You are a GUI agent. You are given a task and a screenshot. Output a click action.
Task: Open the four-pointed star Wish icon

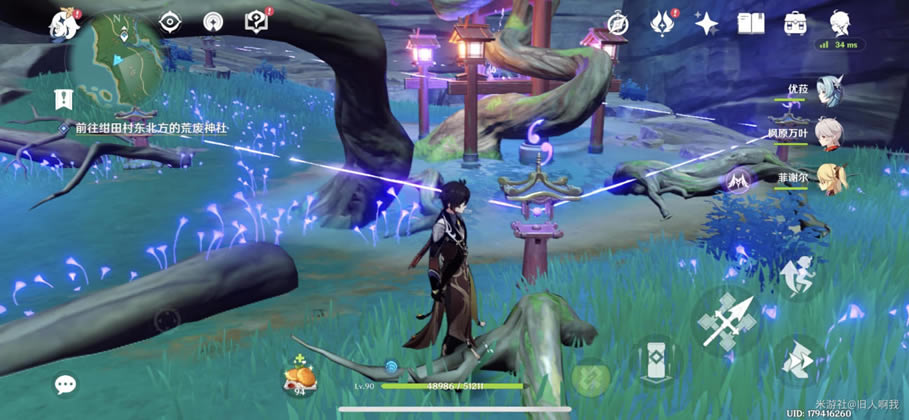(707, 23)
